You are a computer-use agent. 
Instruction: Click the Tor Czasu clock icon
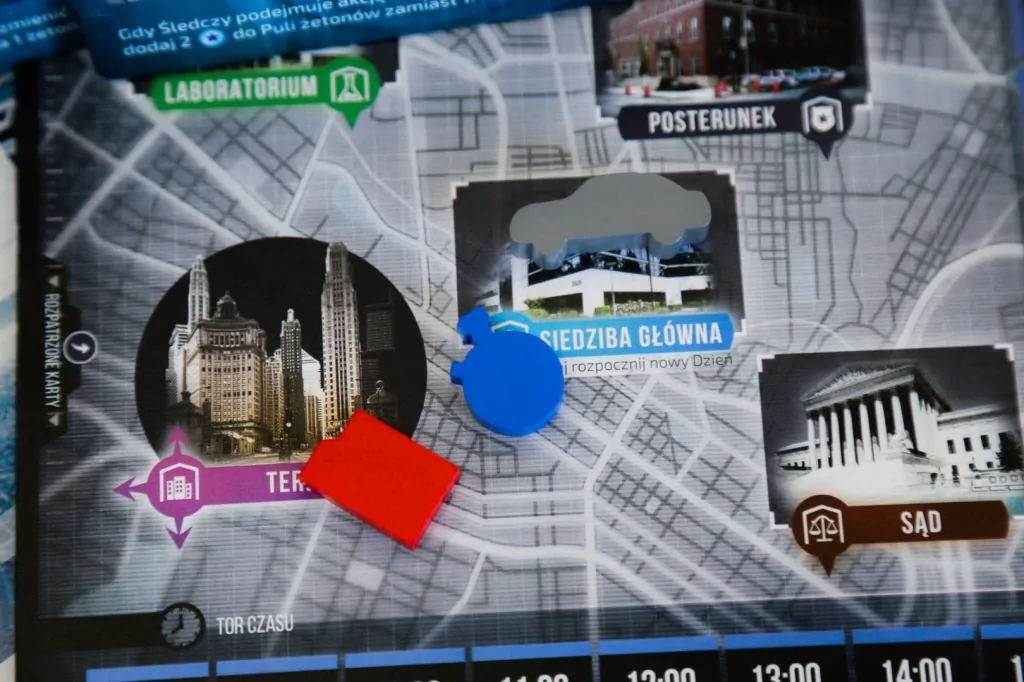pyautogui.click(x=181, y=625)
